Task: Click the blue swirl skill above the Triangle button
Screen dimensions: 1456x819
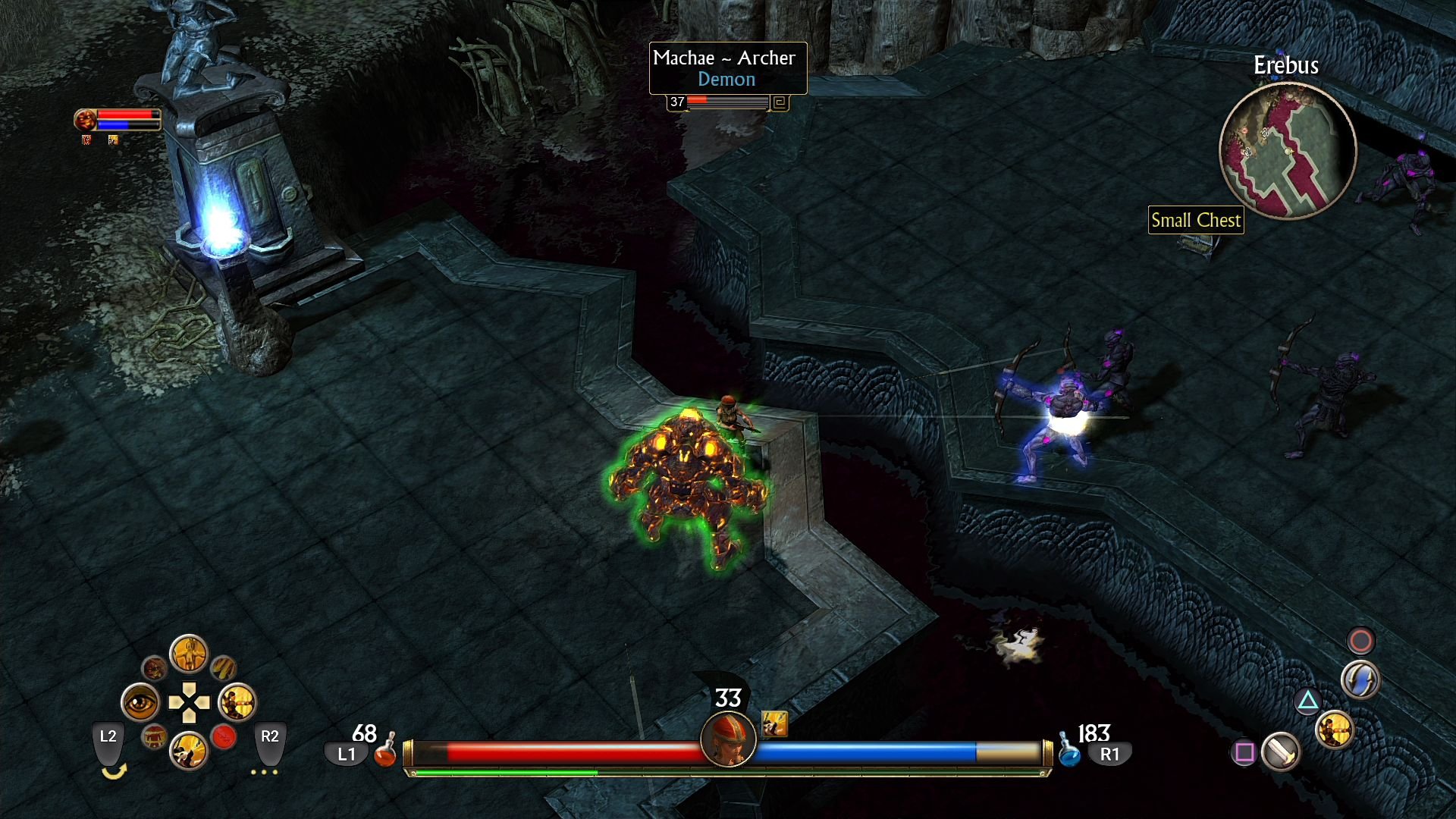Action: (x=1360, y=680)
